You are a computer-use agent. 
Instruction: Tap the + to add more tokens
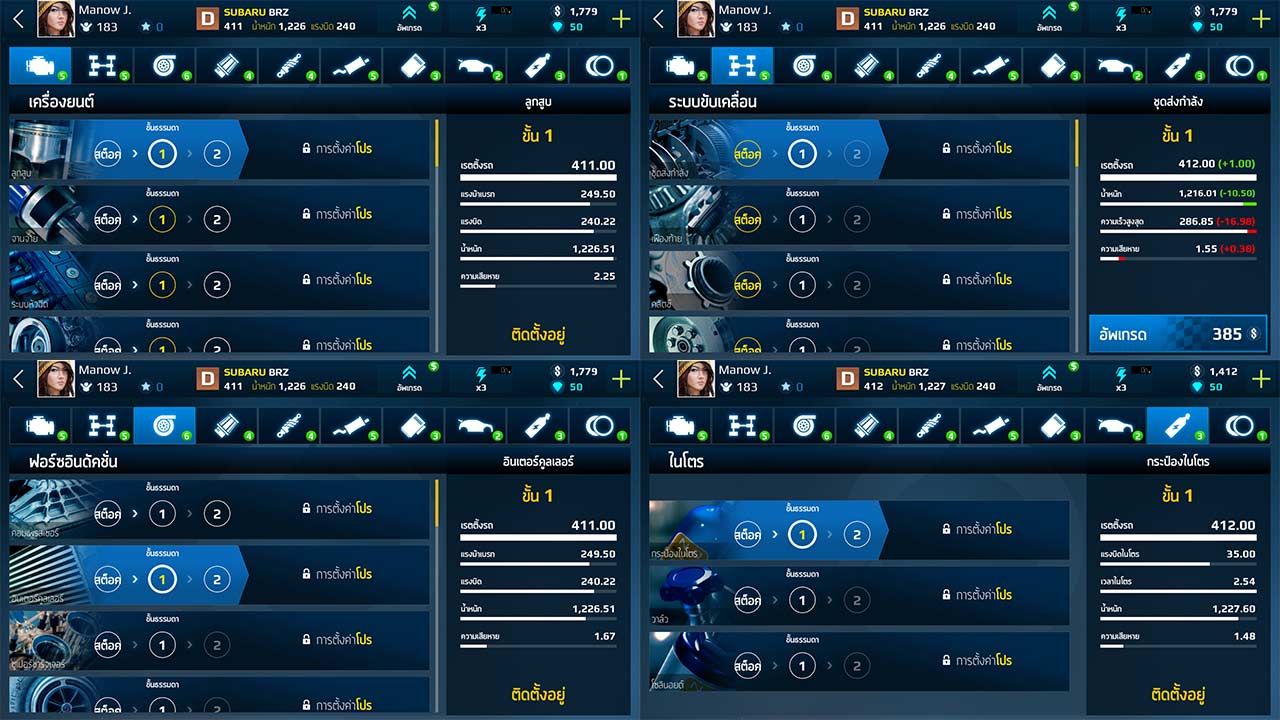pyautogui.click(x=621, y=17)
